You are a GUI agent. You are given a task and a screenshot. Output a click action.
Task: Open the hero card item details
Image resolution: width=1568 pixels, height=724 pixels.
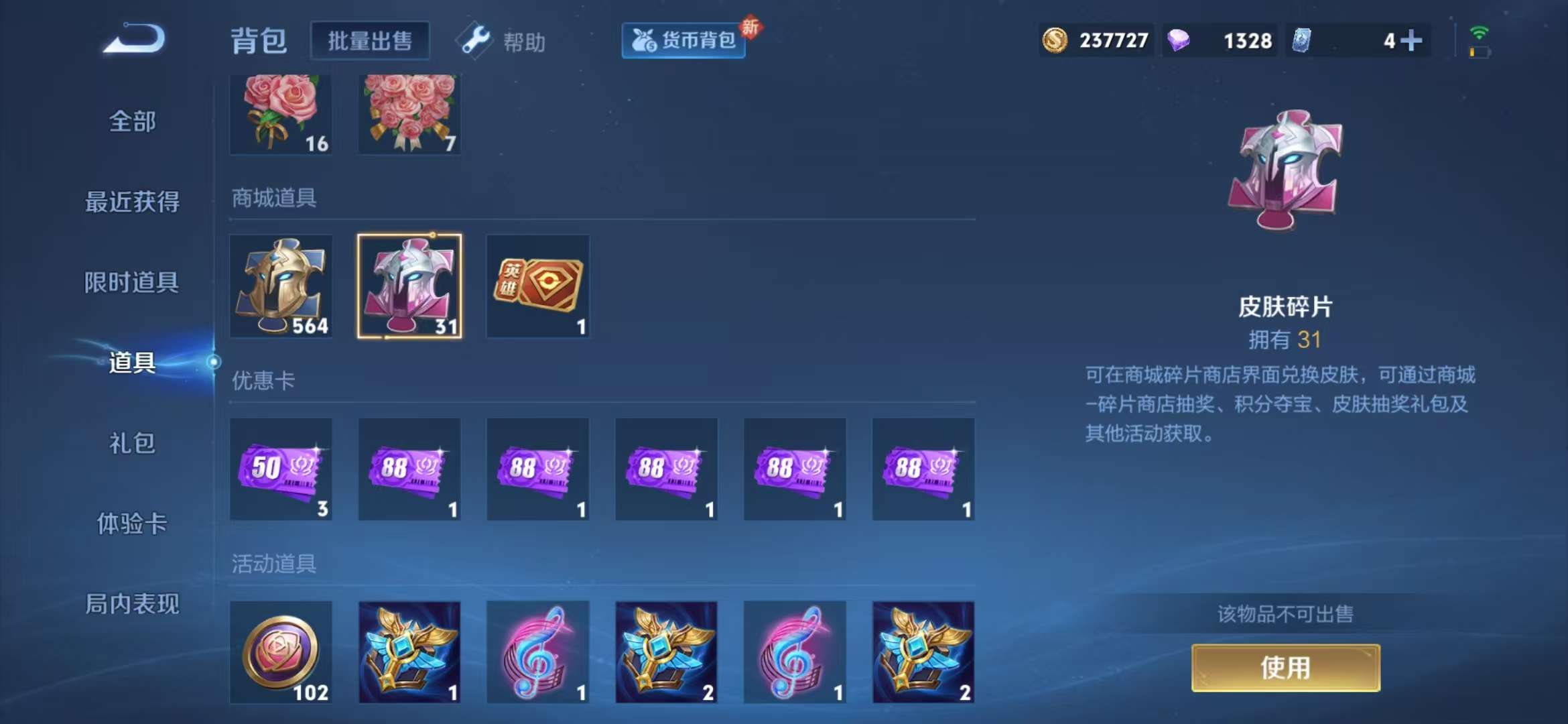538,287
